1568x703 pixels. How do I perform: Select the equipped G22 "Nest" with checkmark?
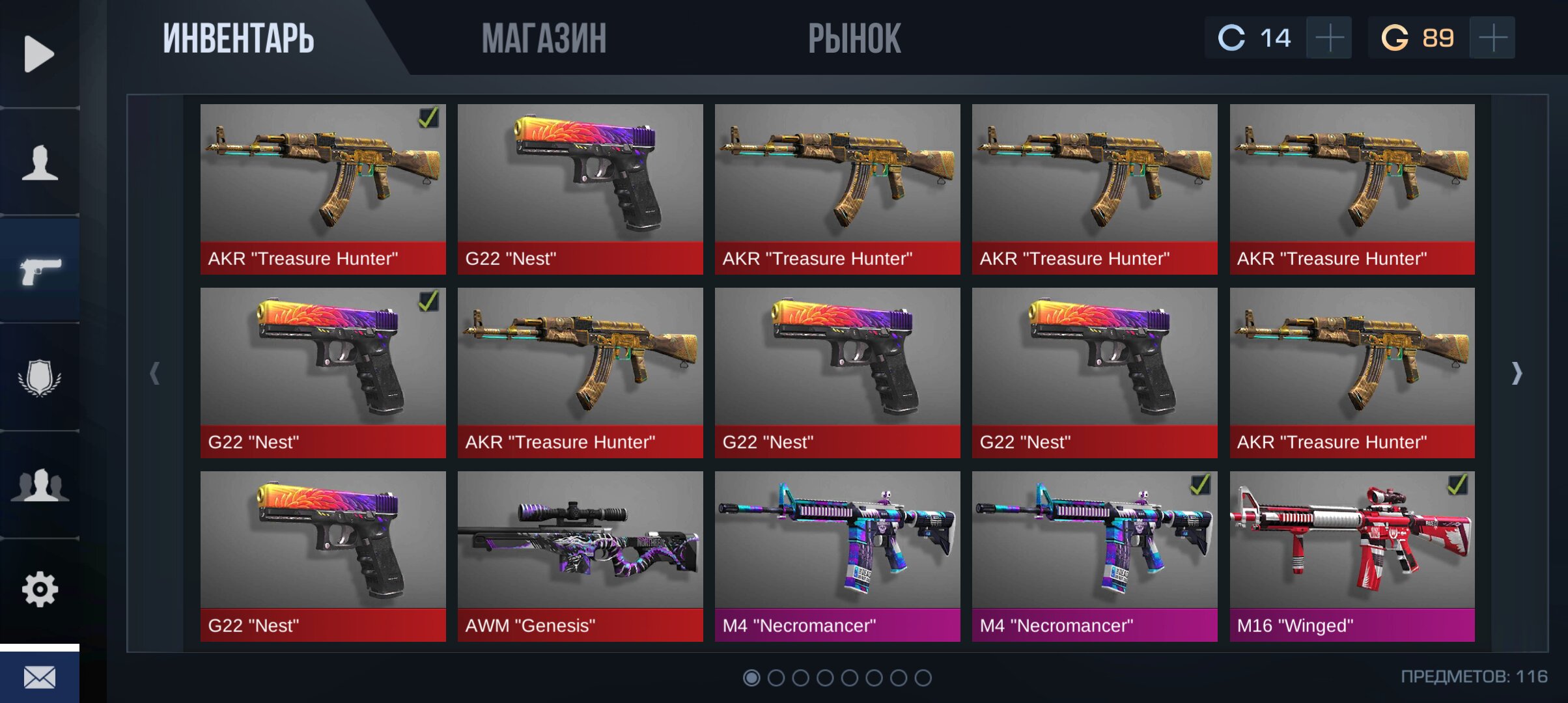(323, 373)
